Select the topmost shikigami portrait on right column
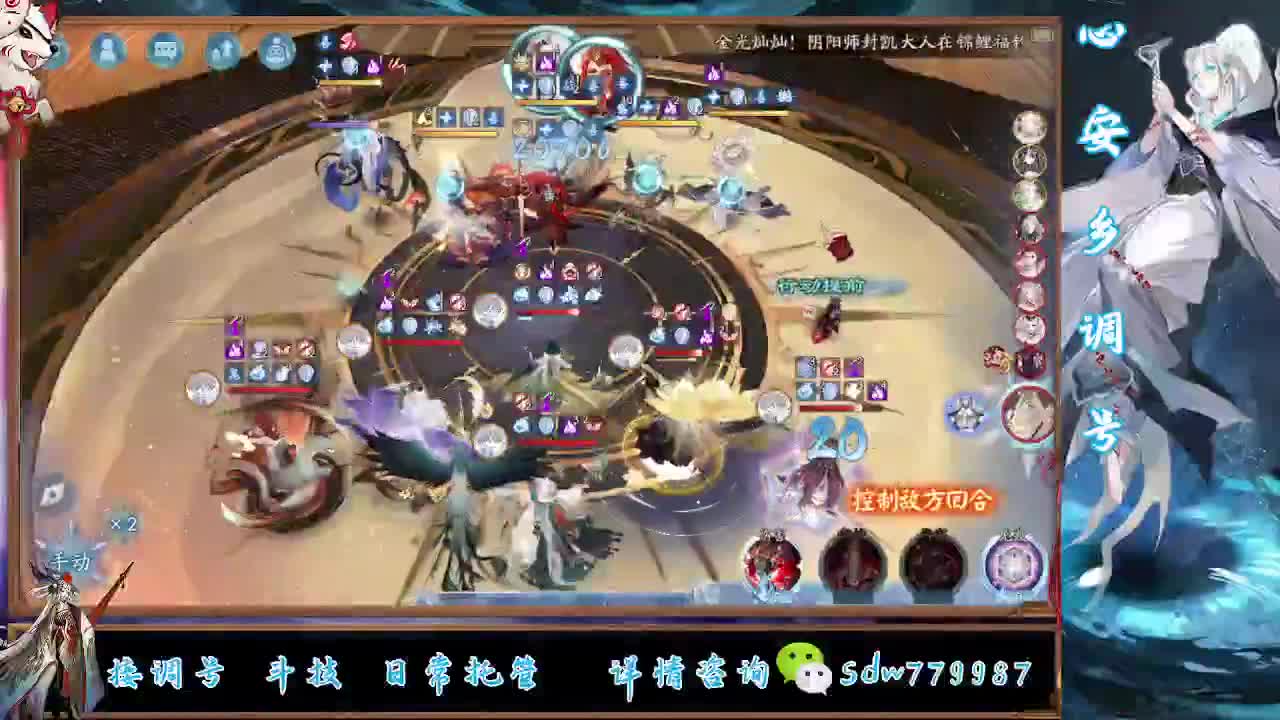Viewport: 1280px width, 720px height. pos(1027,128)
